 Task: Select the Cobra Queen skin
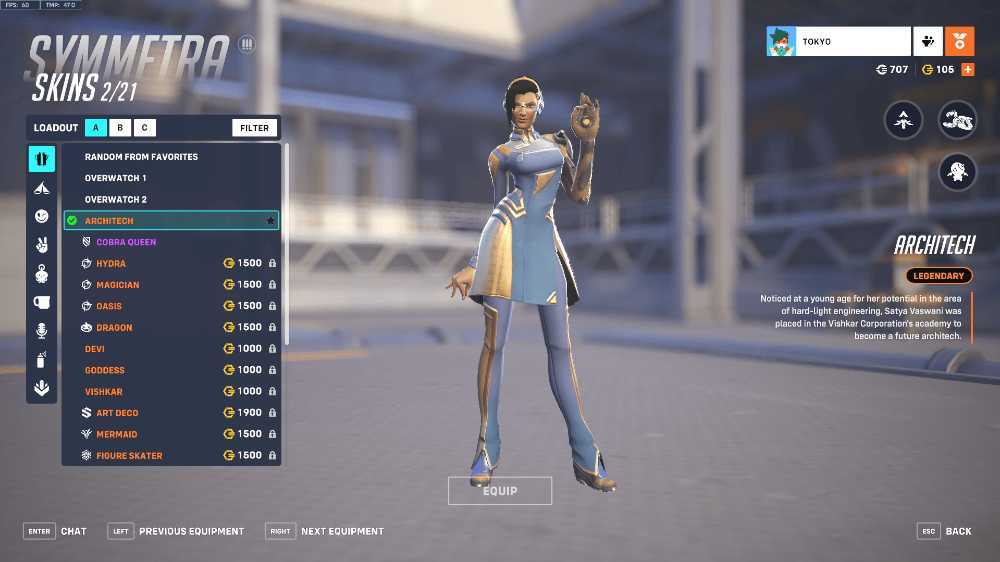pos(126,242)
